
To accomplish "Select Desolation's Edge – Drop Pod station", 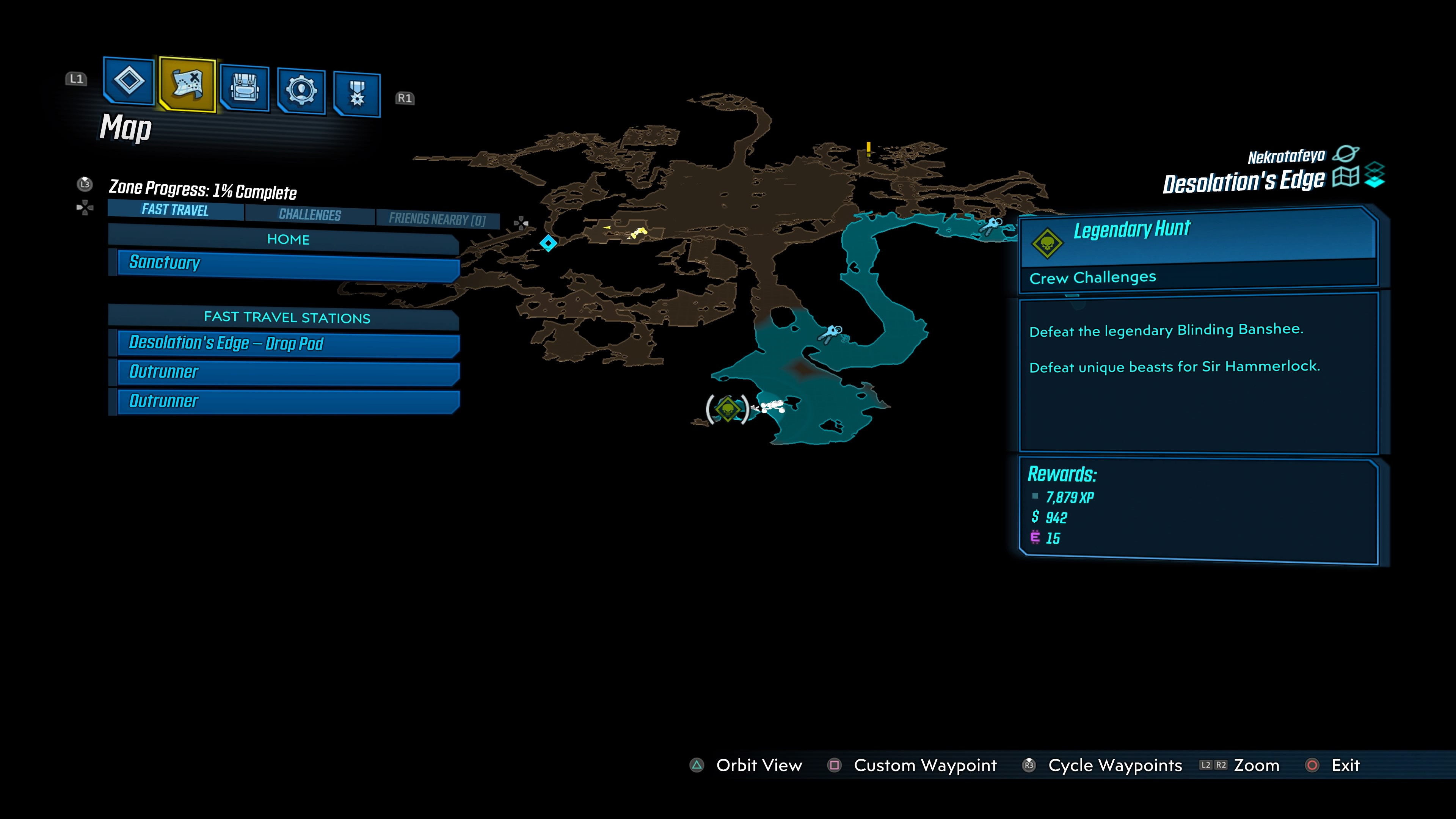I will click(288, 344).
